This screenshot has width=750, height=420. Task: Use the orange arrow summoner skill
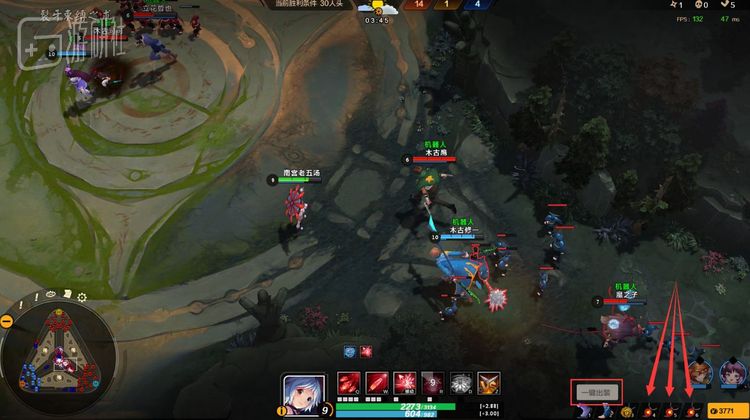489,383
